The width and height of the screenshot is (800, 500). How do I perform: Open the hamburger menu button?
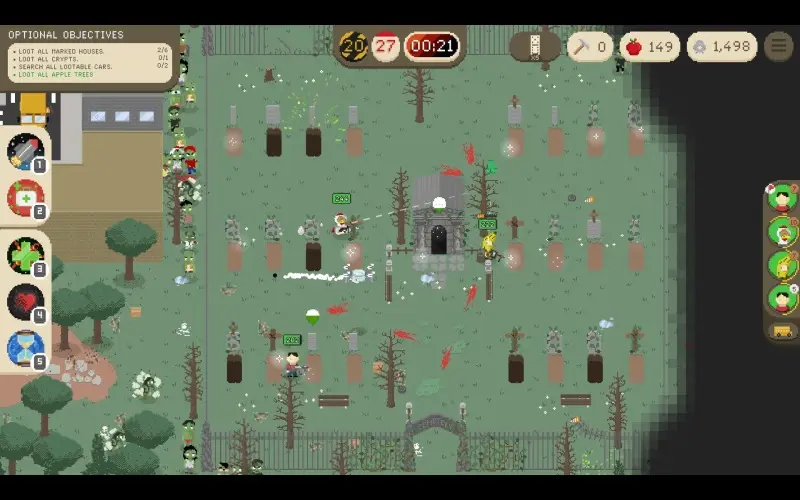[x=778, y=46]
